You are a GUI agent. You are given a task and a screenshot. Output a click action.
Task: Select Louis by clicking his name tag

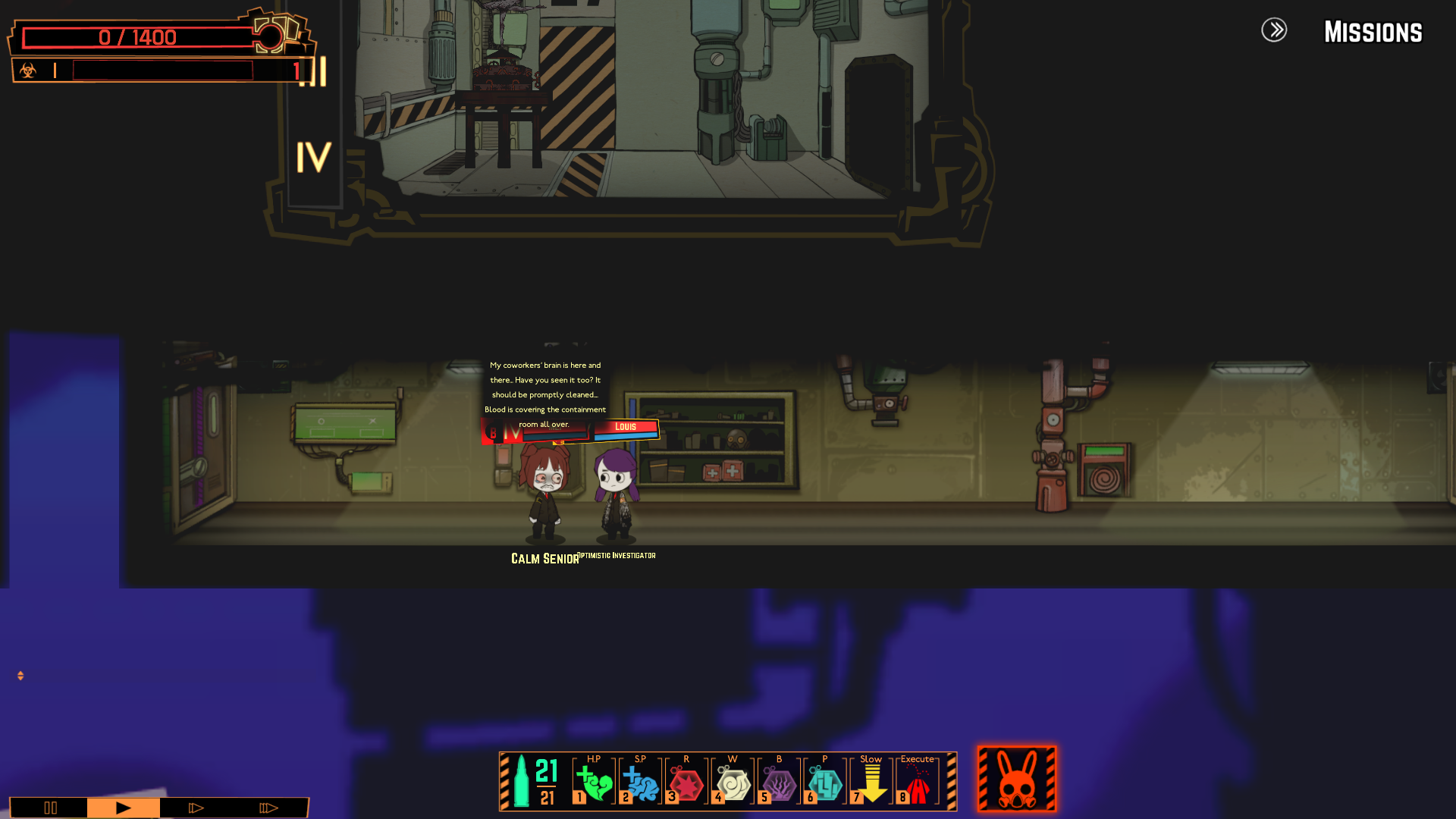tap(626, 427)
